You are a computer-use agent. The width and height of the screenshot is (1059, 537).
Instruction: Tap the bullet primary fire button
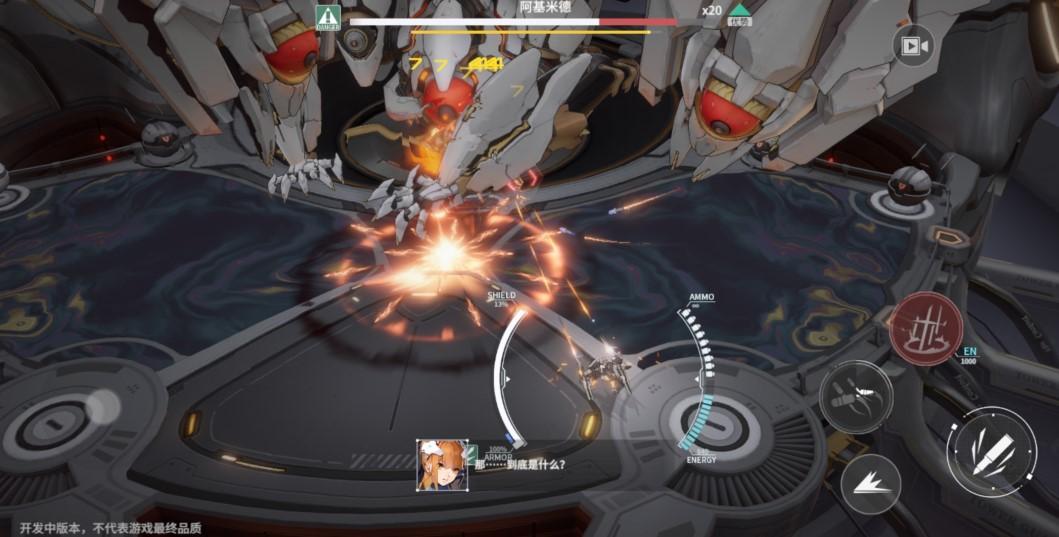coord(991,452)
